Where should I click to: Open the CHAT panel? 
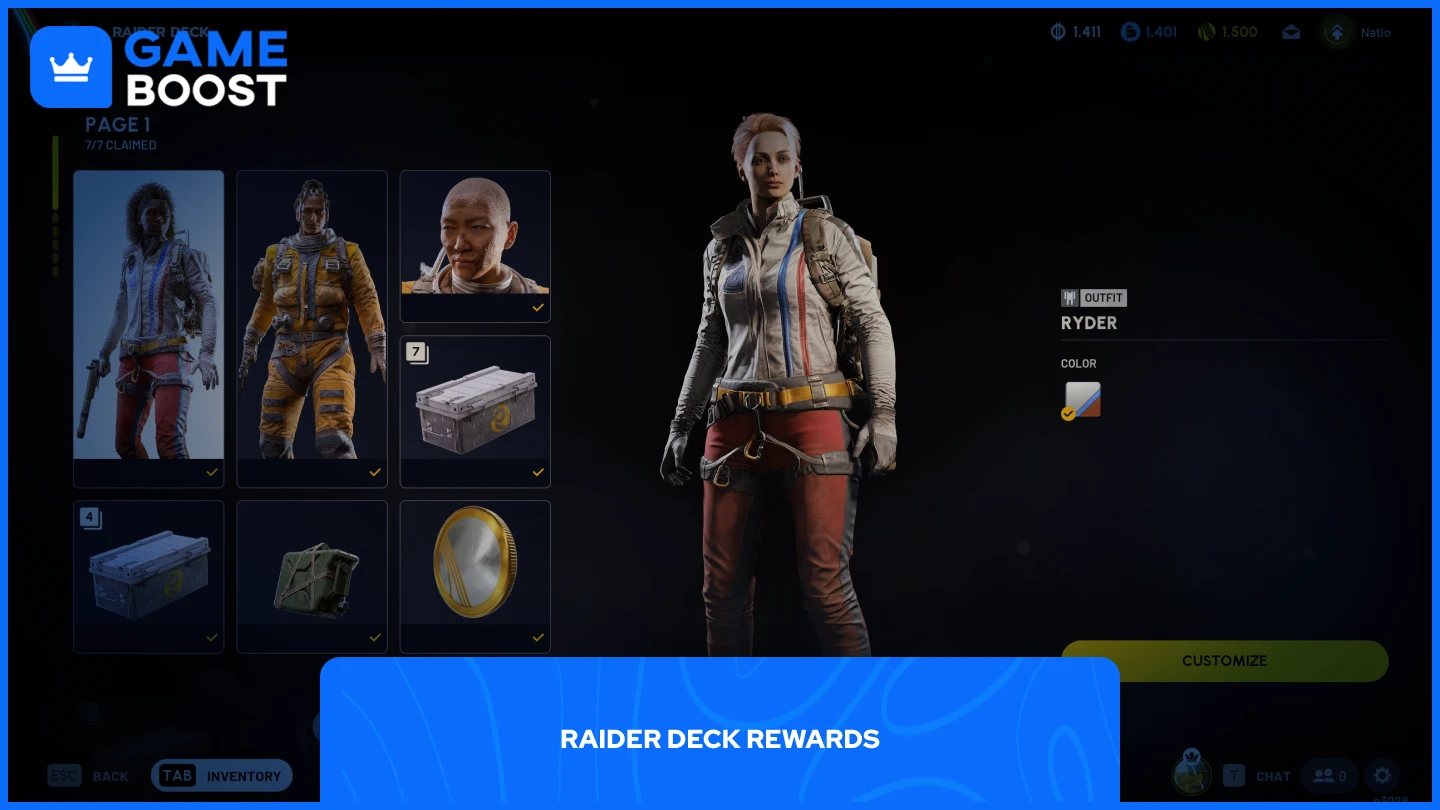click(x=1273, y=776)
